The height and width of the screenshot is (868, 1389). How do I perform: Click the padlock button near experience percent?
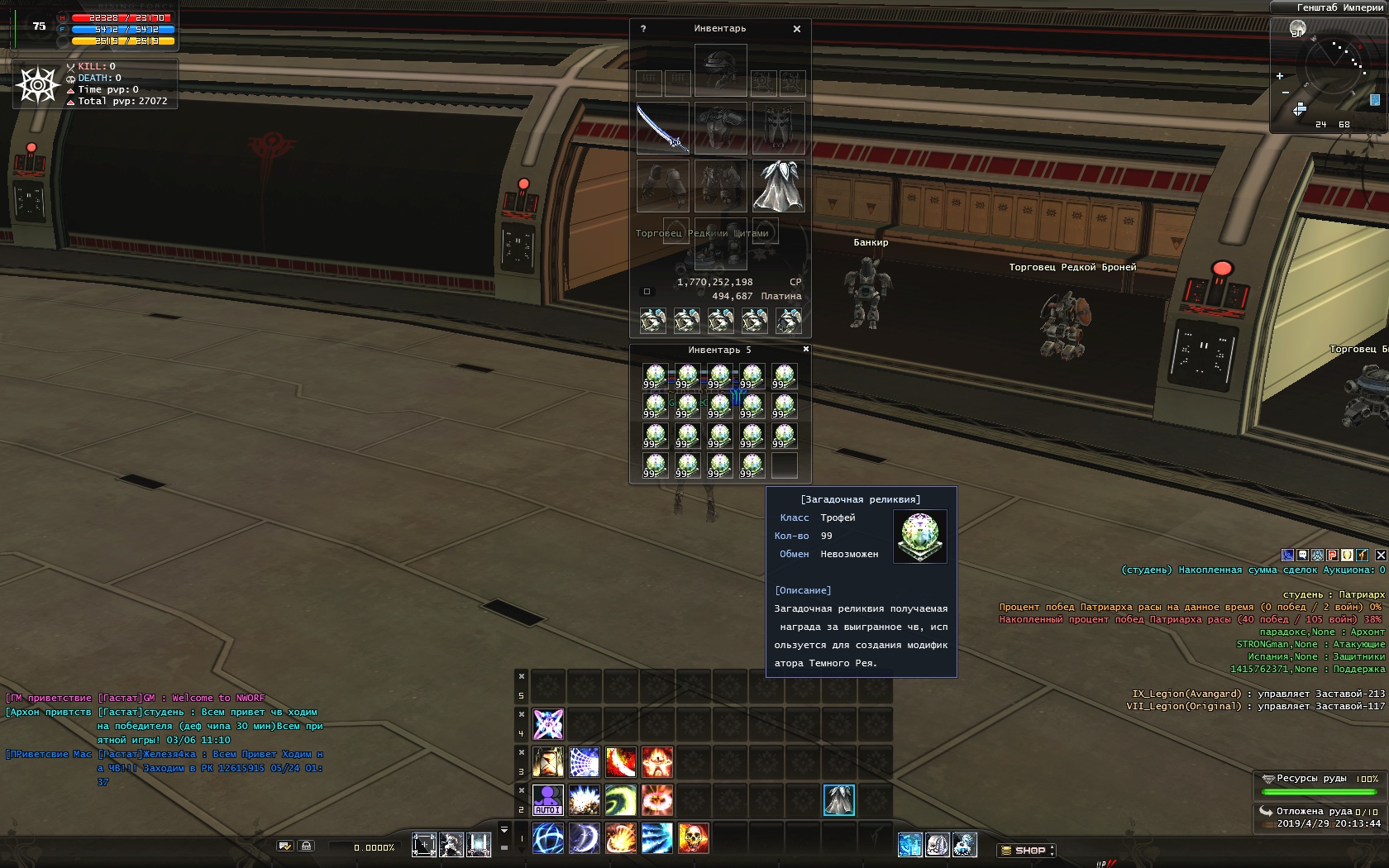[307, 846]
